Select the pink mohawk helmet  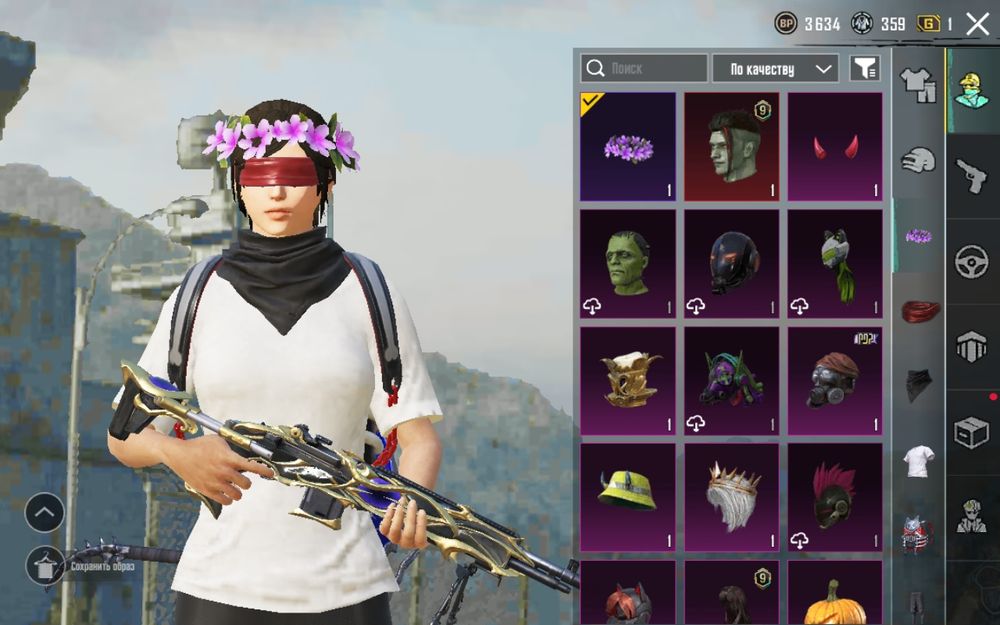pyautogui.click(x=835, y=497)
